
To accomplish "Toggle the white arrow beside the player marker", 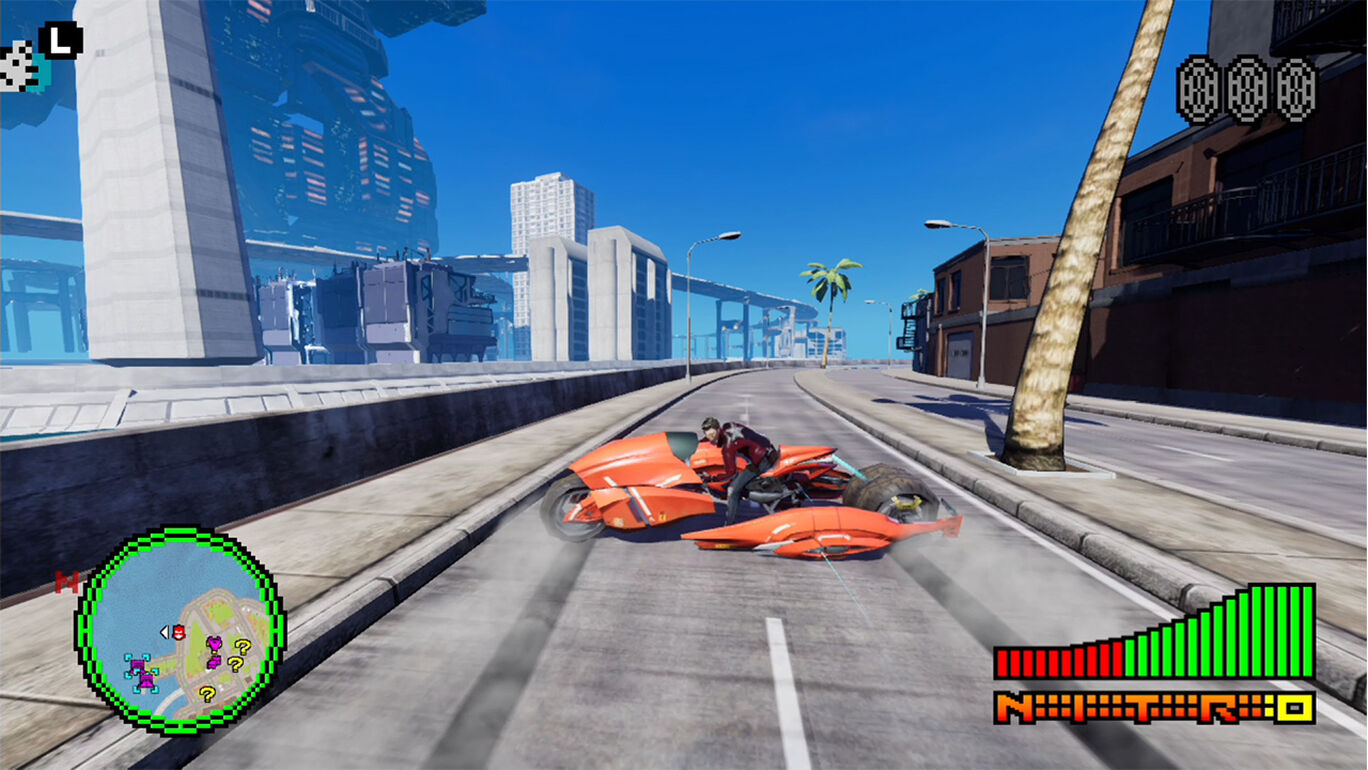I will point(165,631).
